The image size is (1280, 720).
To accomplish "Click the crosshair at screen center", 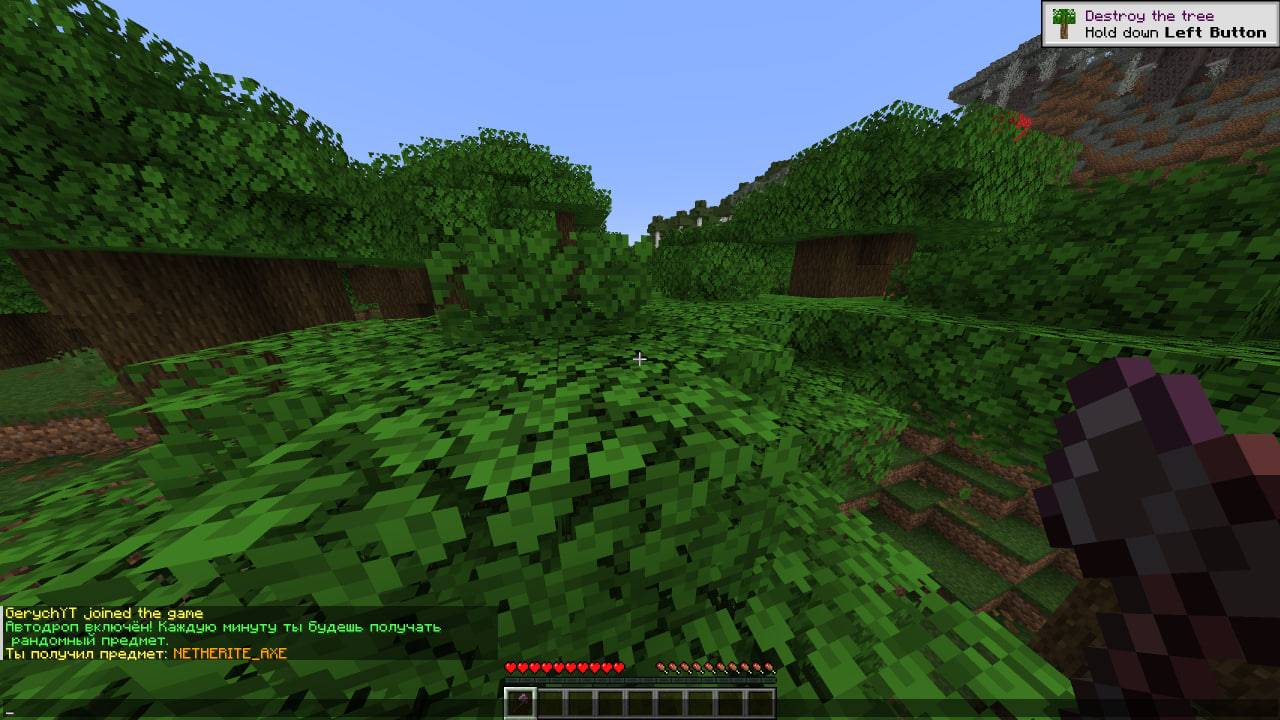I will (x=640, y=359).
